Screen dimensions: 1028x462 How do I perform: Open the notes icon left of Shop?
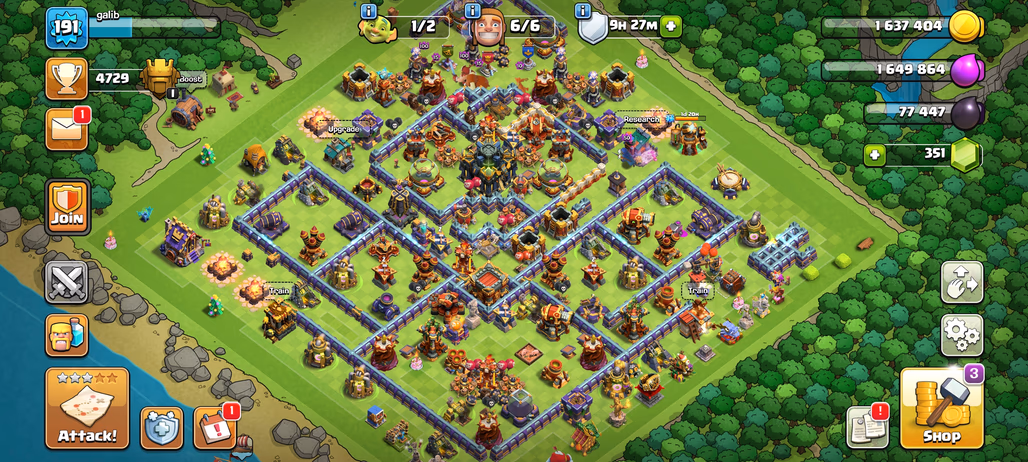[867, 427]
